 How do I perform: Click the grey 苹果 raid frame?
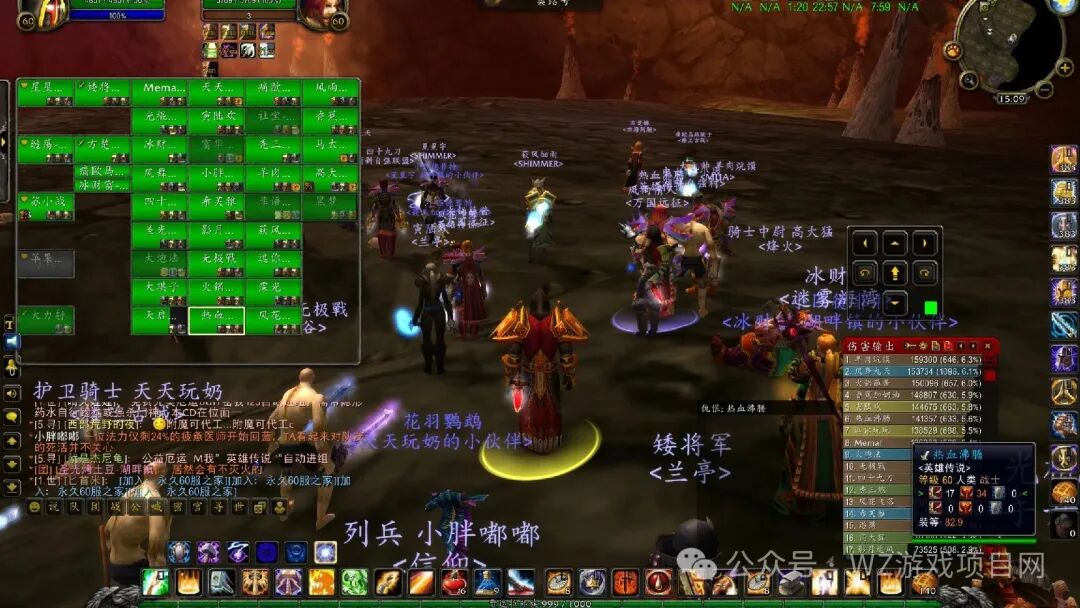click(x=45, y=263)
